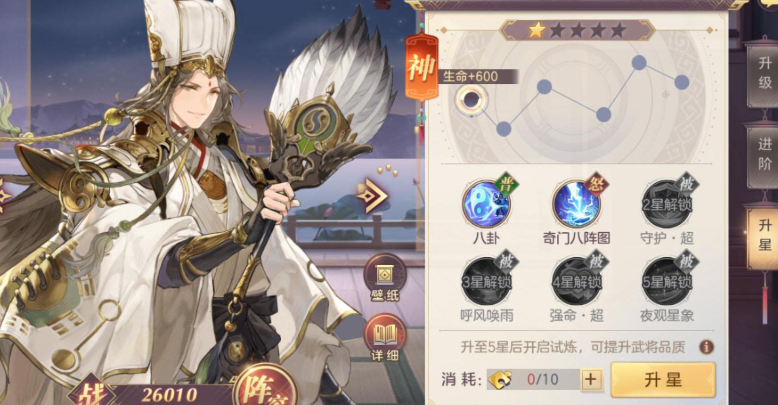Click the info icon beside trial text

706,347
